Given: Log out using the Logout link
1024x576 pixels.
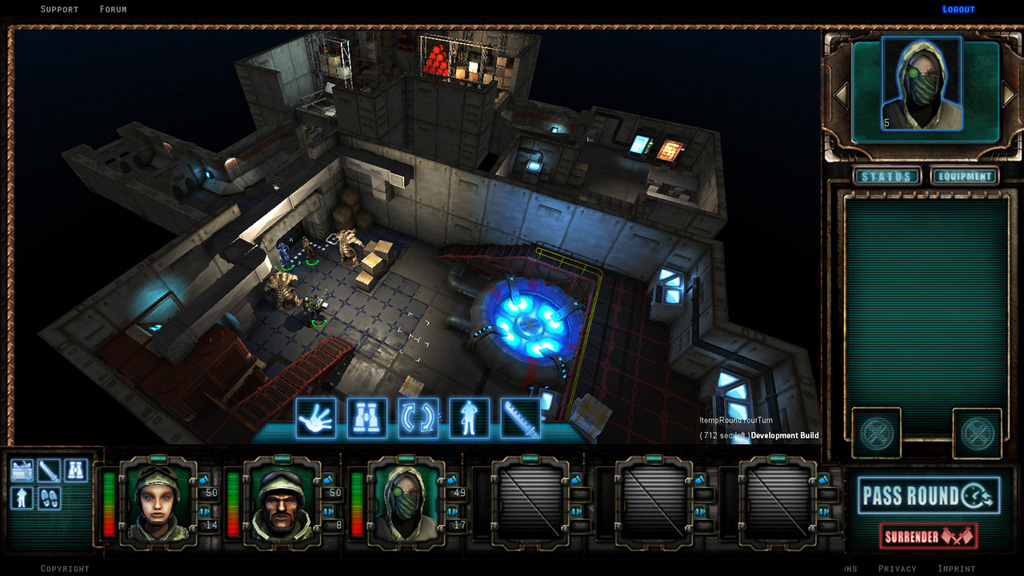Looking at the screenshot, I should pos(958,9).
